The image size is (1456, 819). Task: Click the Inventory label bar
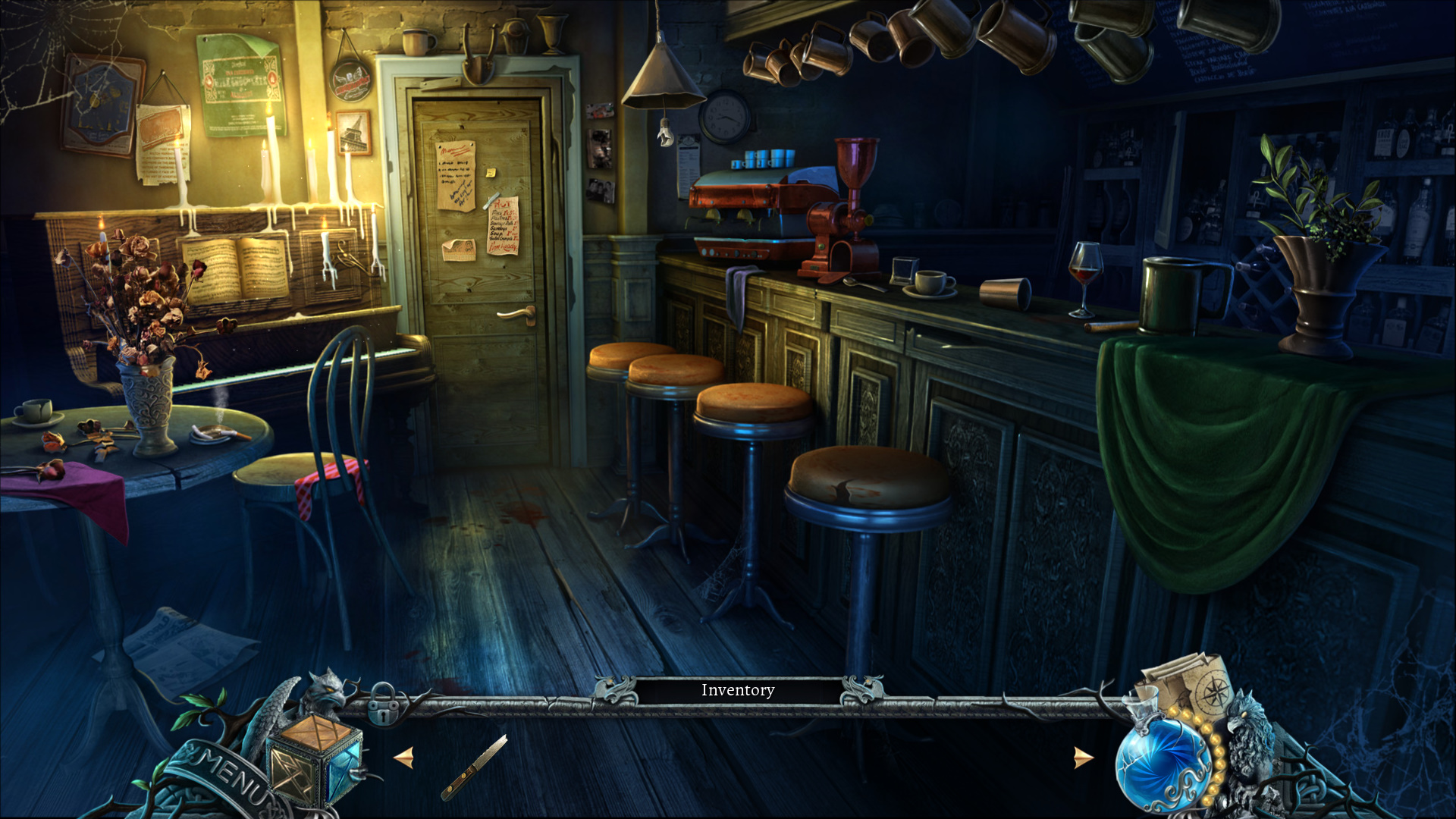click(x=737, y=691)
